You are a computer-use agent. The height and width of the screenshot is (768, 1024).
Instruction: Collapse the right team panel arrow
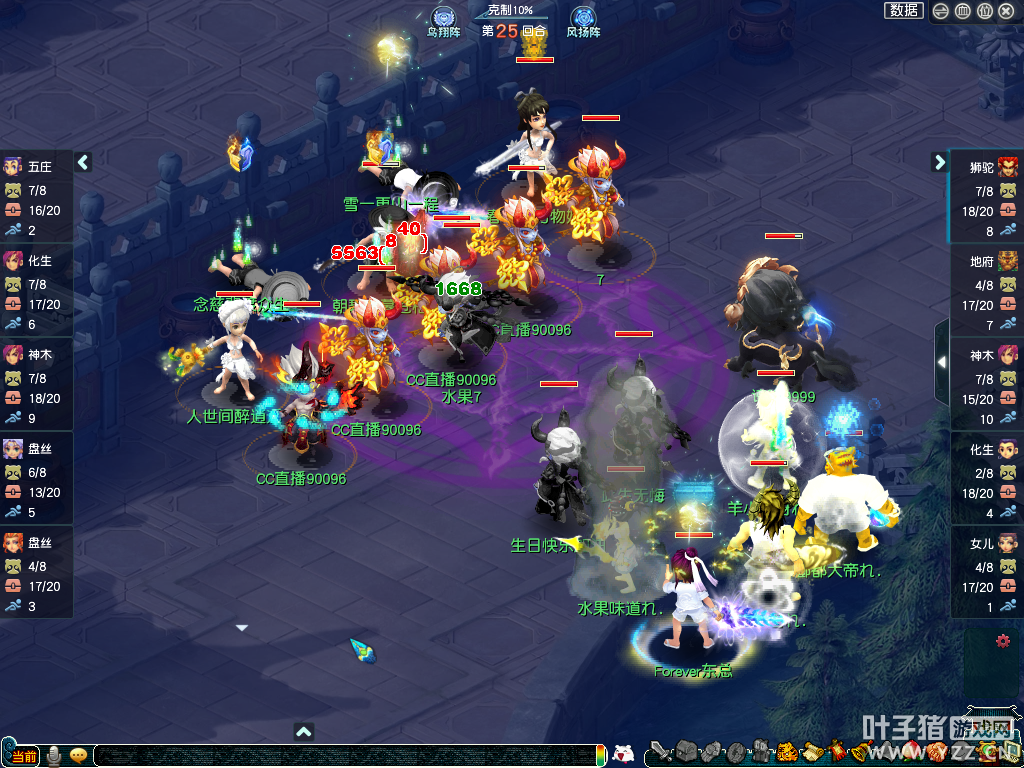pyautogui.click(x=940, y=162)
